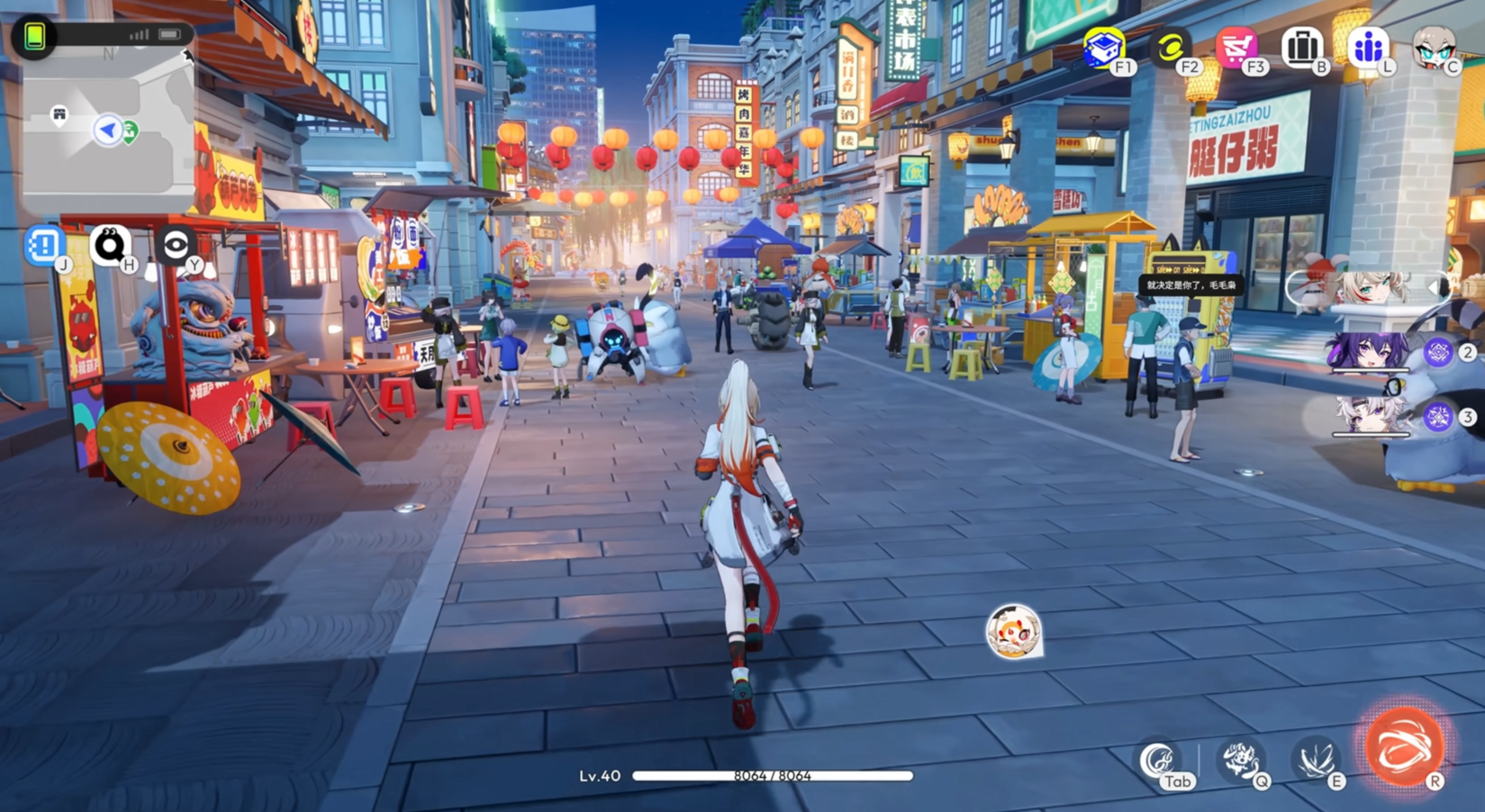Viewport: 1485px width, 812px height.
Task: Open the pink shopping cart store
Action: tap(1236, 47)
